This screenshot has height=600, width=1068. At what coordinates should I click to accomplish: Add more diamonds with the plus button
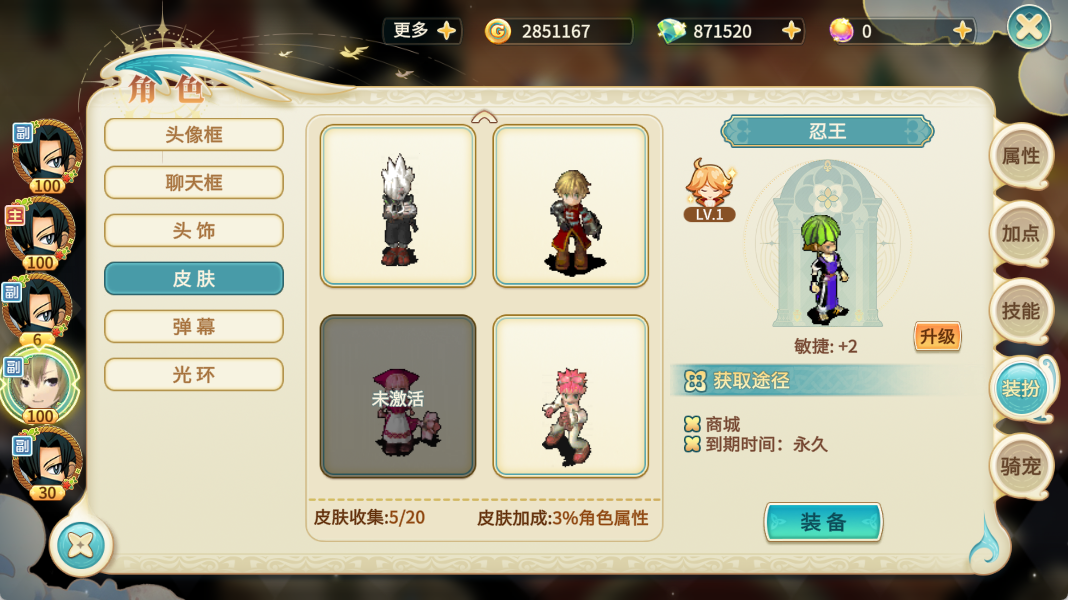coord(792,31)
